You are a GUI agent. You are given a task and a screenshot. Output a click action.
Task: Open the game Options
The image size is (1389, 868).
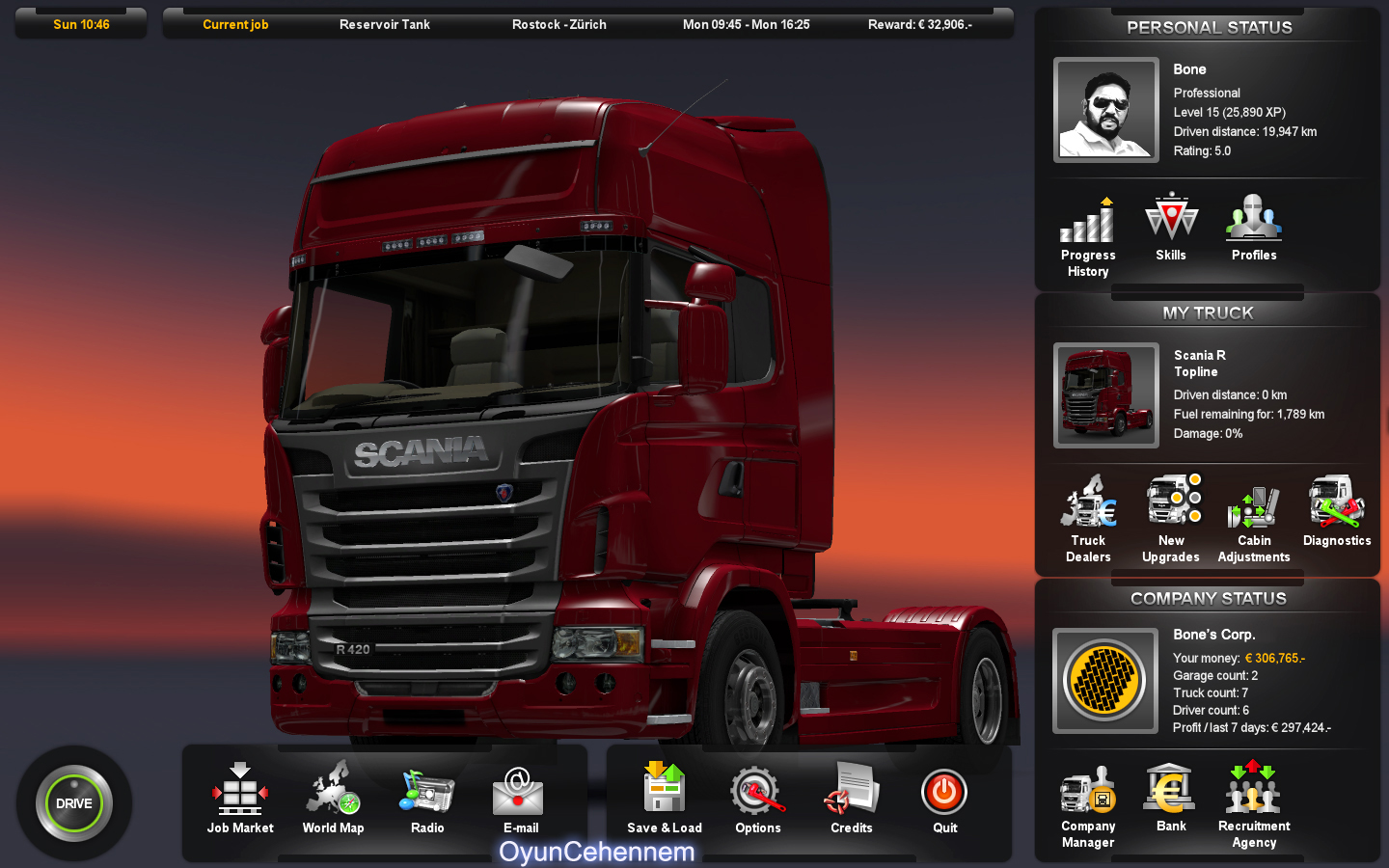click(757, 796)
